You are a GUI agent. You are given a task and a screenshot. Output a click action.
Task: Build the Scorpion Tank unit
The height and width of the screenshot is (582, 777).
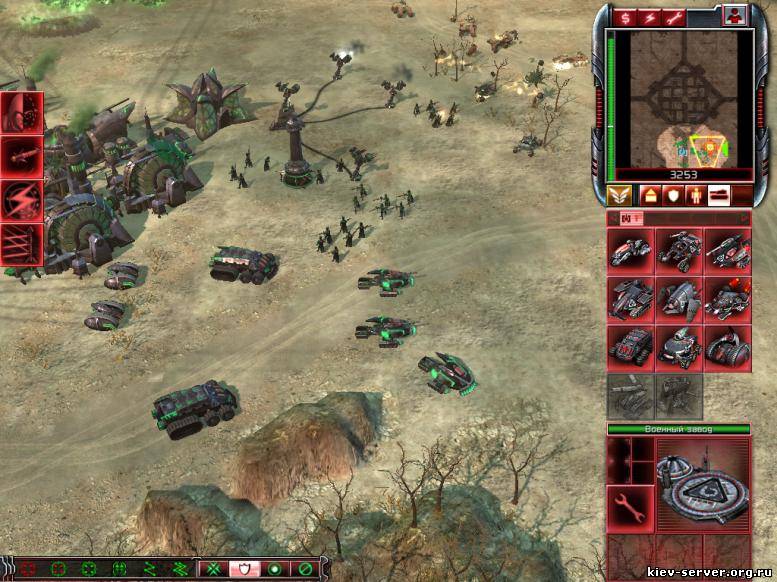[727, 250]
